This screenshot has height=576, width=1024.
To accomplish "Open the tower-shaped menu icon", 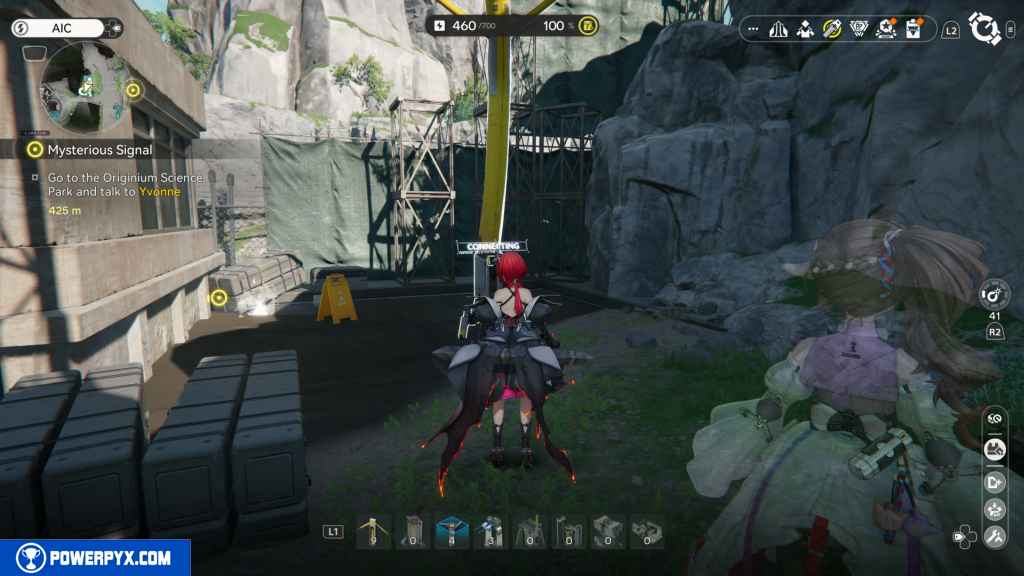I will pyautogui.click(x=778, y=29).
